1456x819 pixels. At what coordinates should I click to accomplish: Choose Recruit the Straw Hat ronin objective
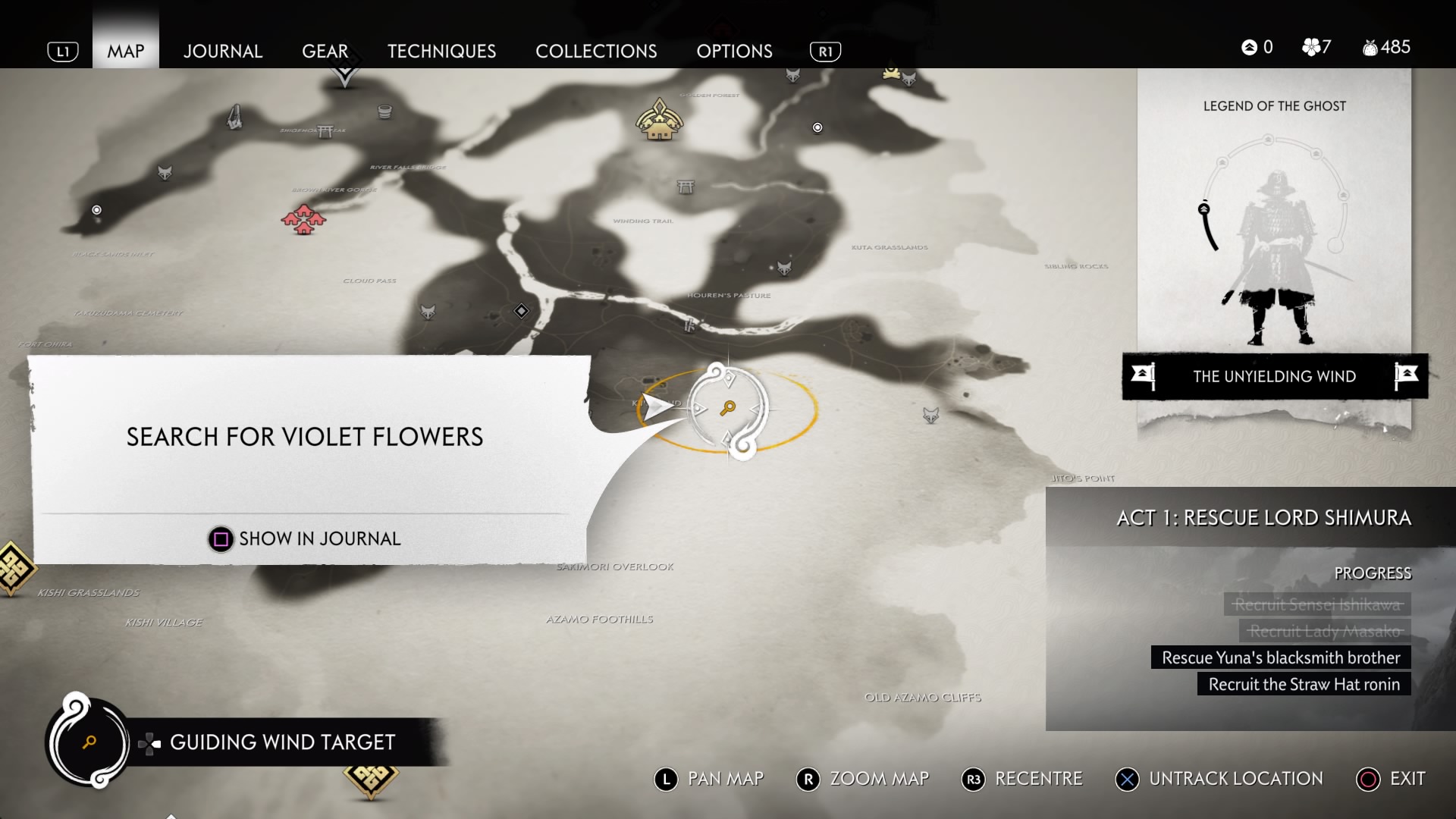pos(1304,684)
